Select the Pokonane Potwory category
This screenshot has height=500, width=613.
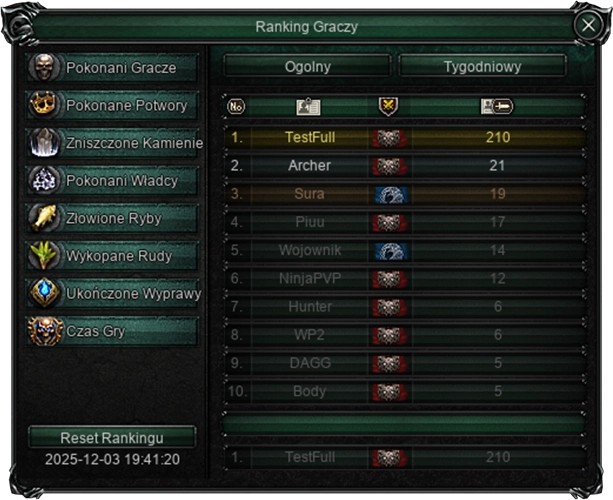click(x=113, y=105)
